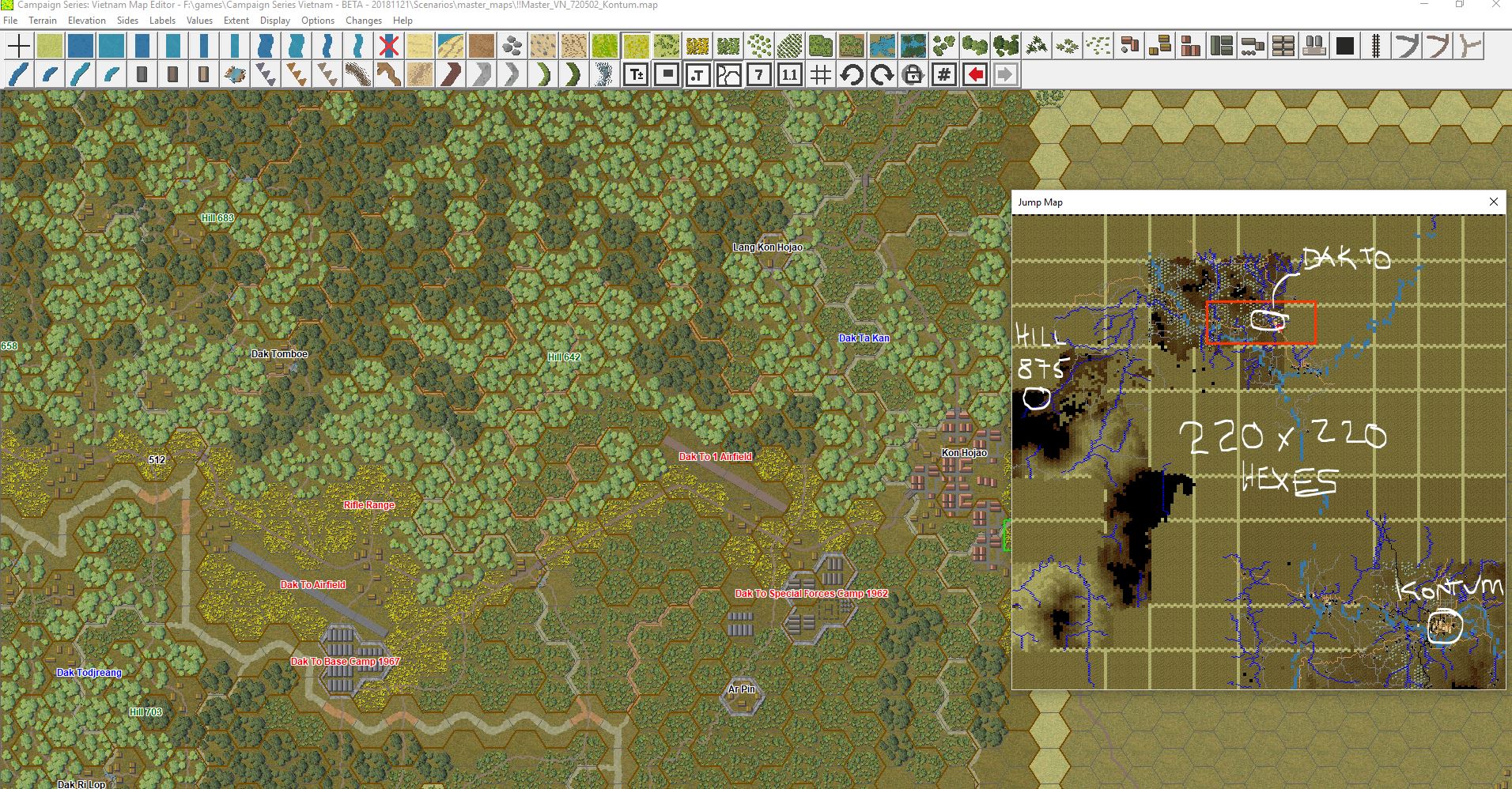Open the Elevation menu
The height and width of the screenshot is (789, 1512).
point(87,21)
